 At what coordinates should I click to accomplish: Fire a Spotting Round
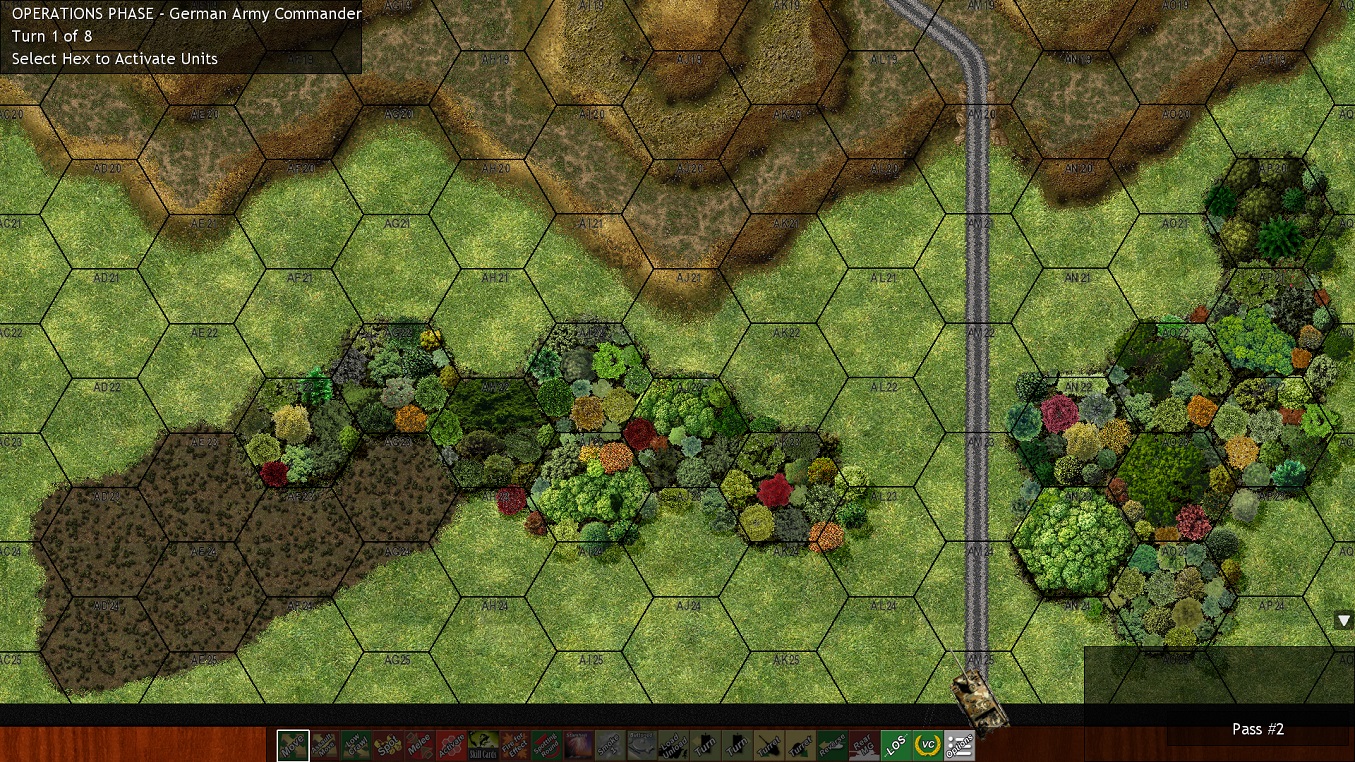click(547, 746)
